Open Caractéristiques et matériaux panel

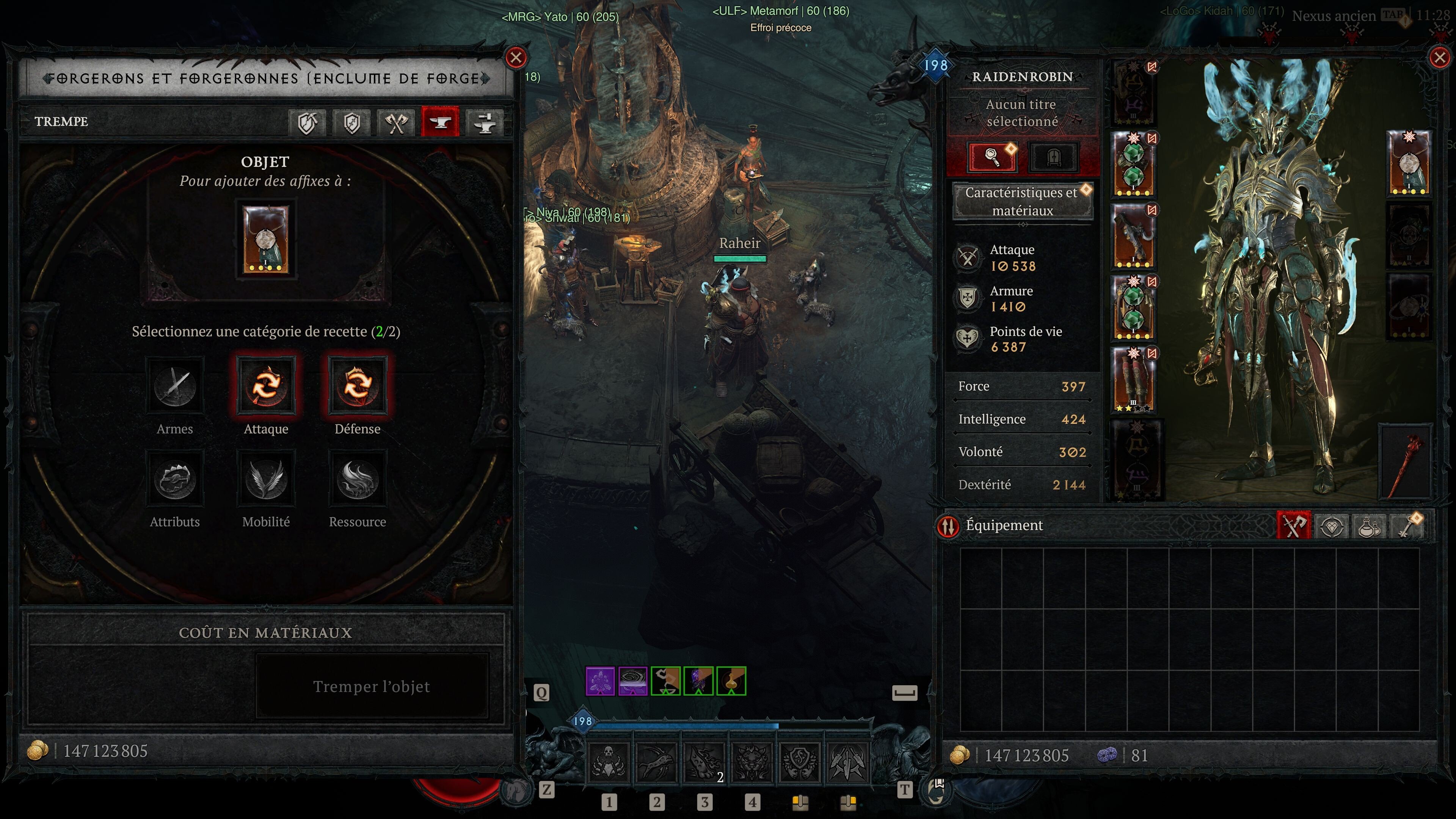[x=1022, y=201]
